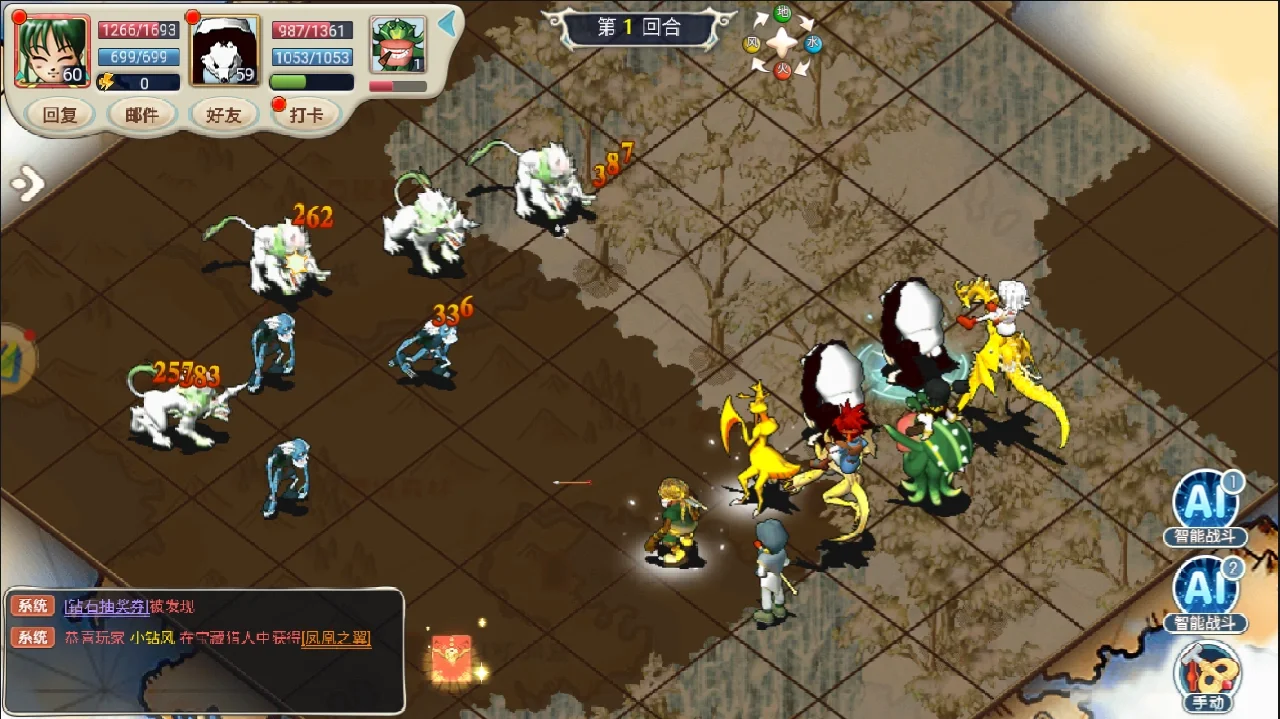Activate the first AI 智能战斗 button
This screenshot has height=719, width=1280.
click(x=1206, y=507)
